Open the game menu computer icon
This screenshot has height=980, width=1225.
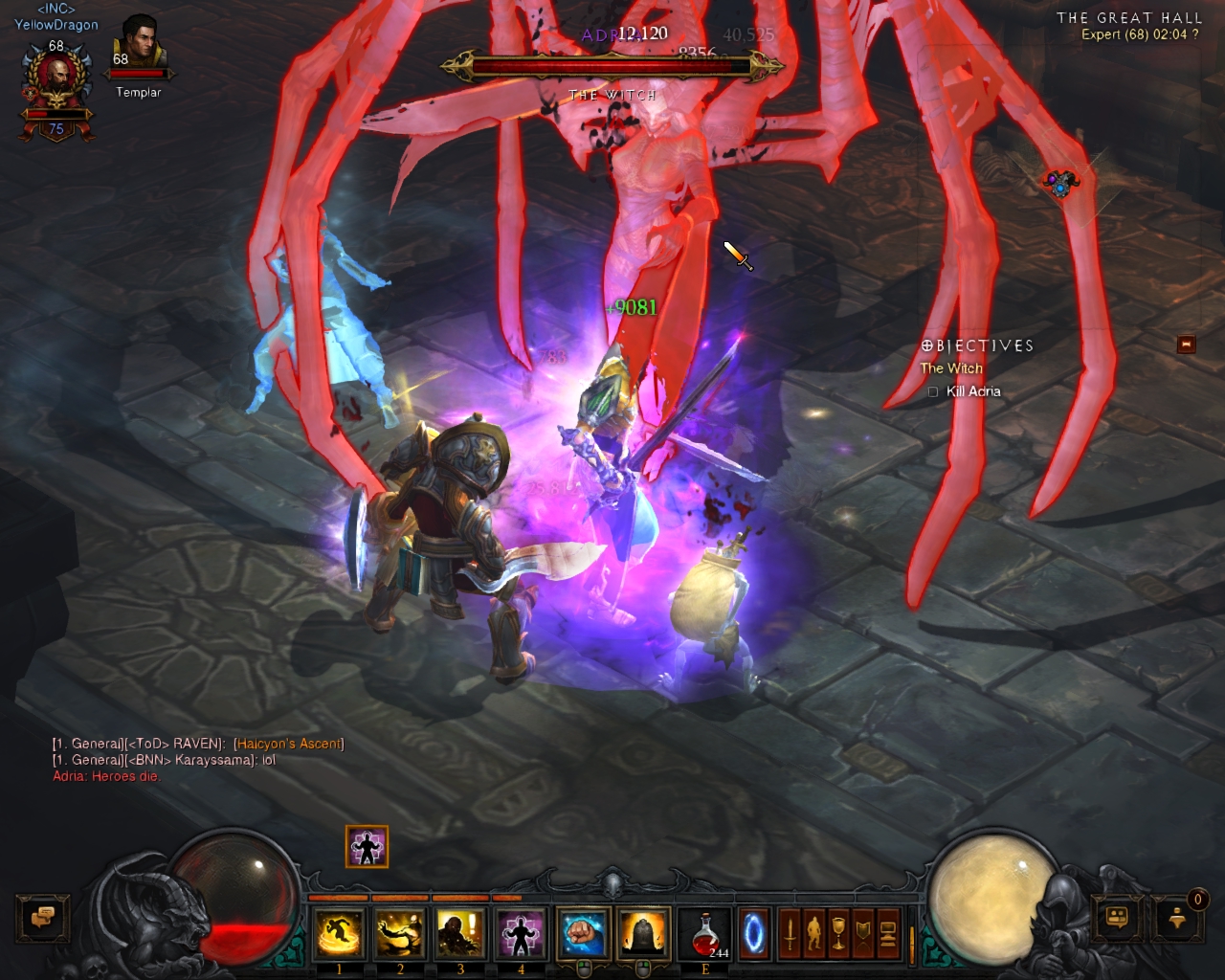click(887, 933)
